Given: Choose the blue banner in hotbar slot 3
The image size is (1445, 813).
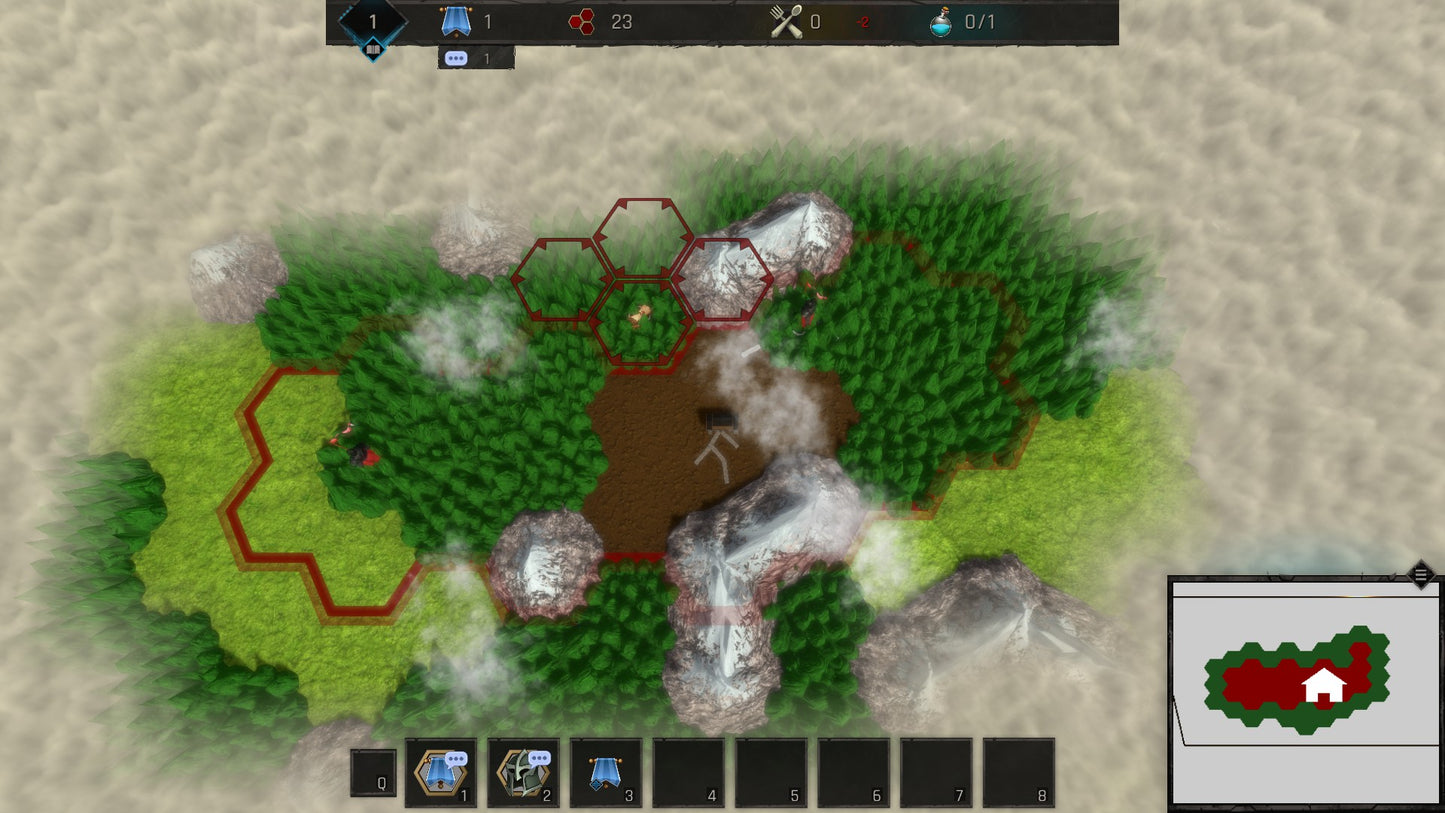Looking at the screenshot, I should [605, 773].
